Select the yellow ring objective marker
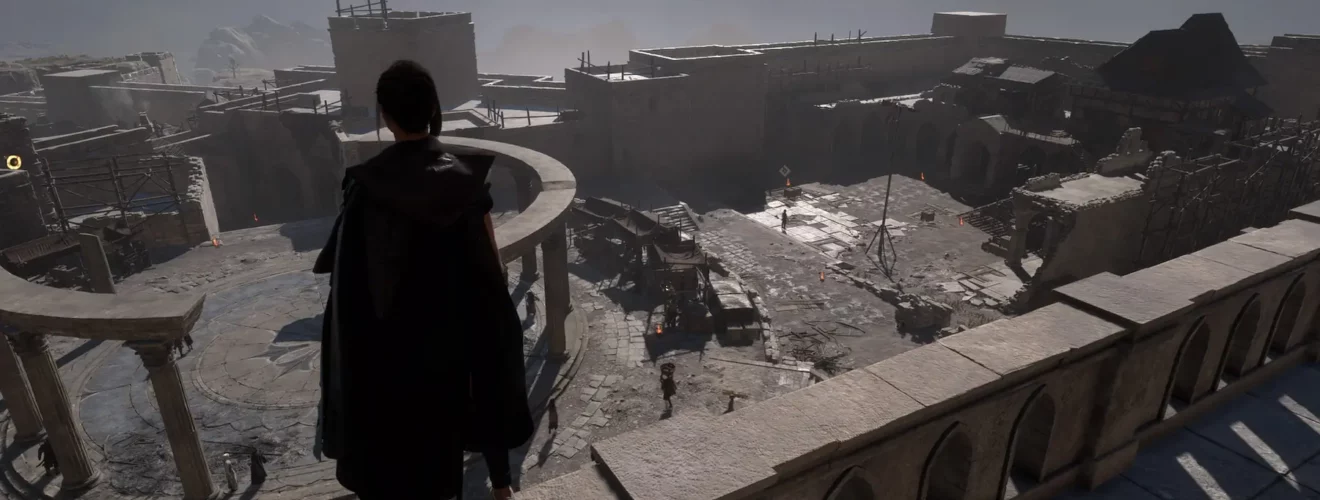 click(13, 162)
